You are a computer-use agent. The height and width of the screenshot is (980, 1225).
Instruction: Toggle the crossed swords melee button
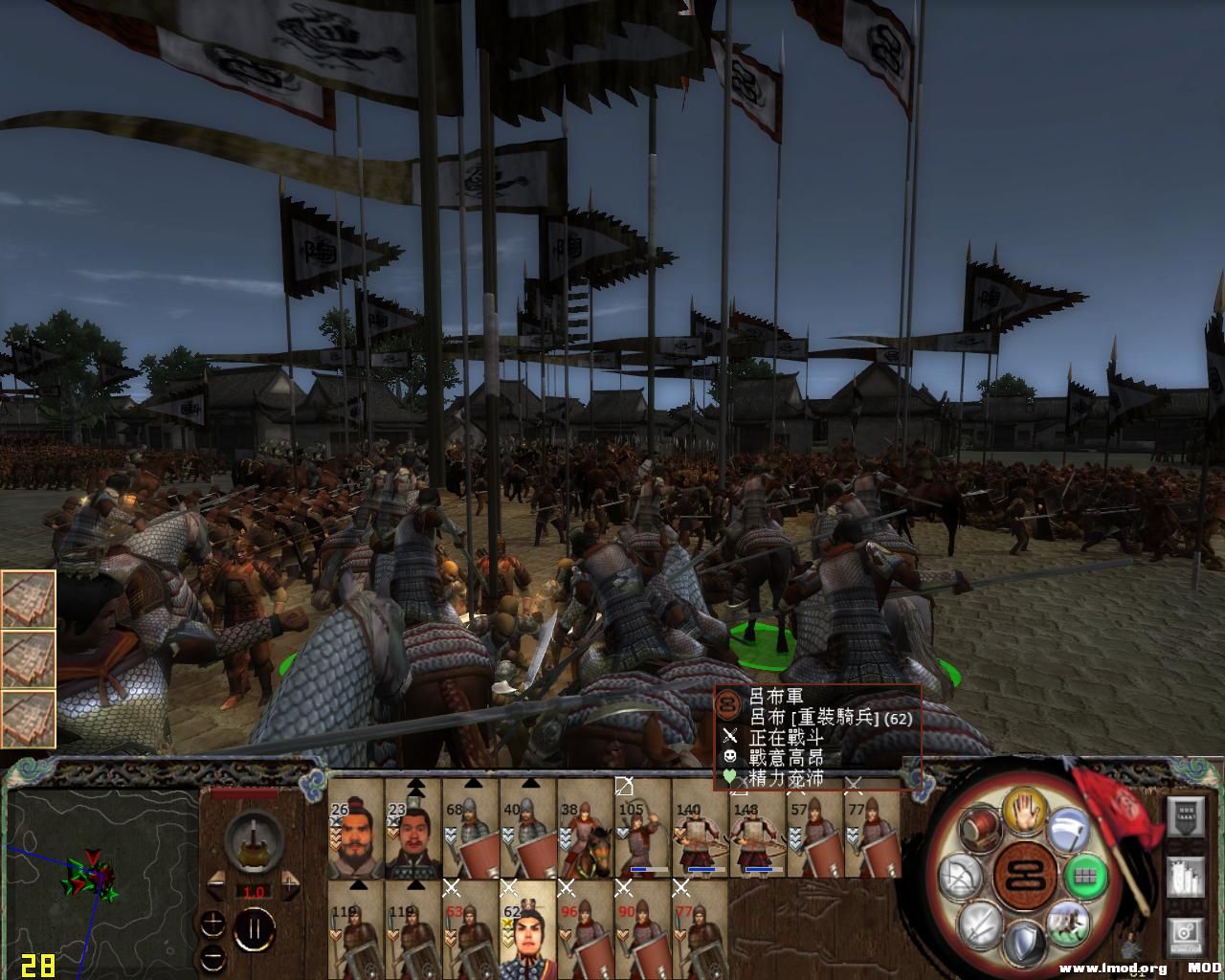[x=980, y=924]
